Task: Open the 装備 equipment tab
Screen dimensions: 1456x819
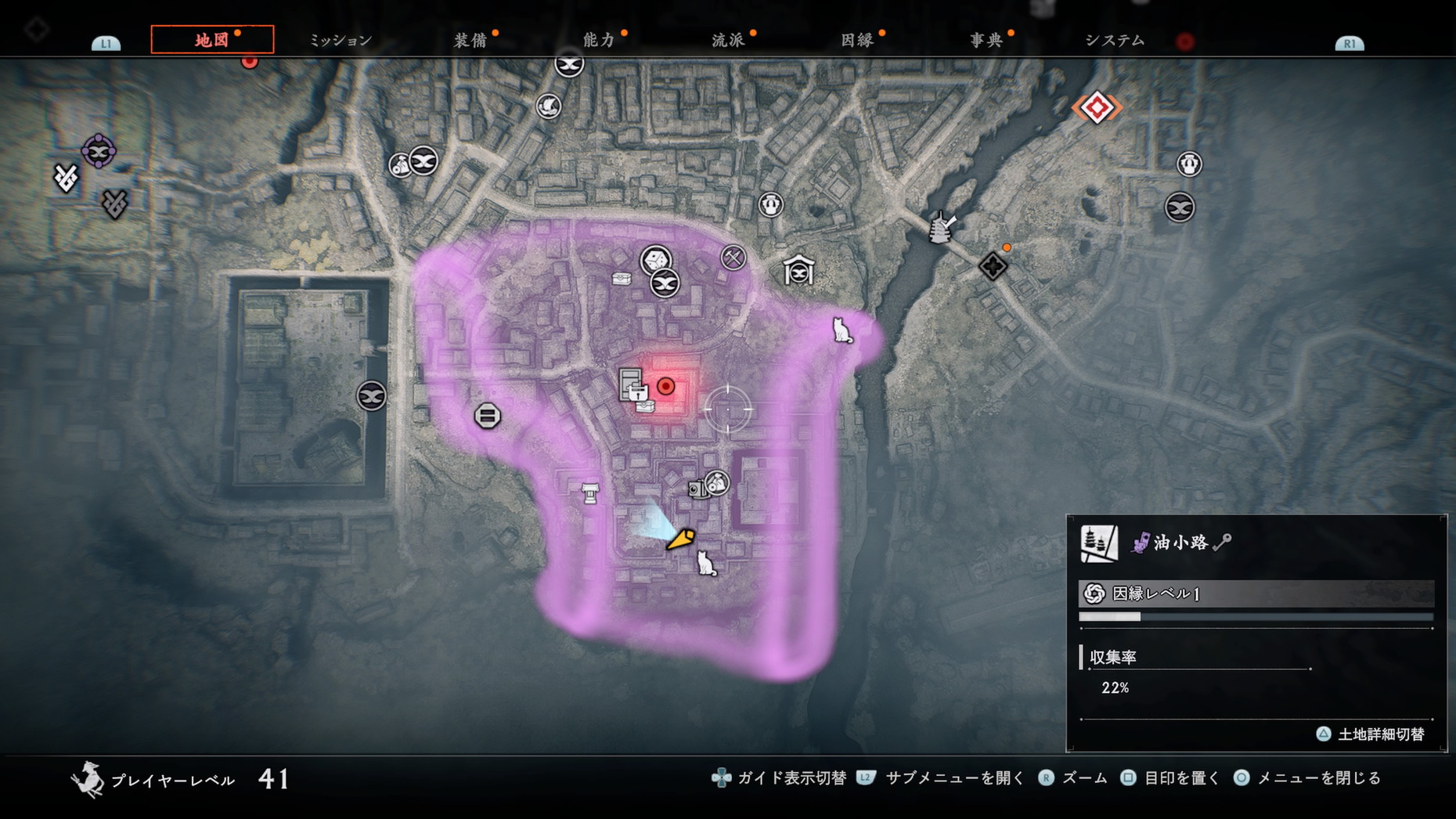Action: click(470, 40)
